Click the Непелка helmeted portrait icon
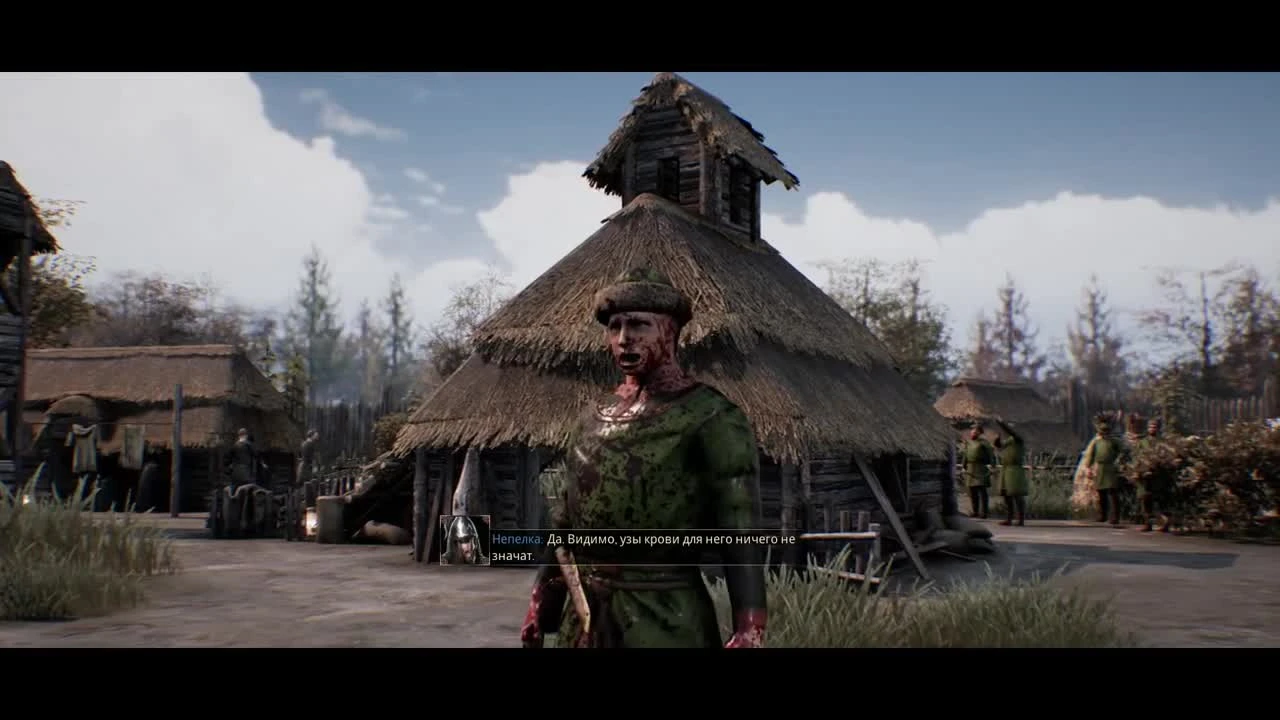Image resolution: width=1280 pixels, height=720 pixels. pos(463,538)
